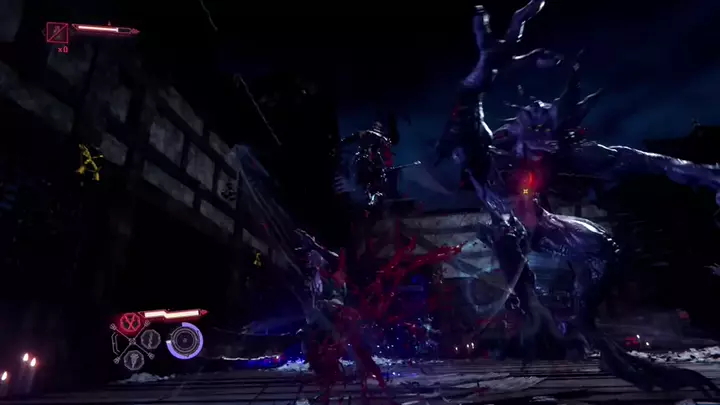Image resolution: width=720 pixels, height=405 pixels.
Task: Activate the lightning bolt octagon ability
Action: [x=150, y=339]
